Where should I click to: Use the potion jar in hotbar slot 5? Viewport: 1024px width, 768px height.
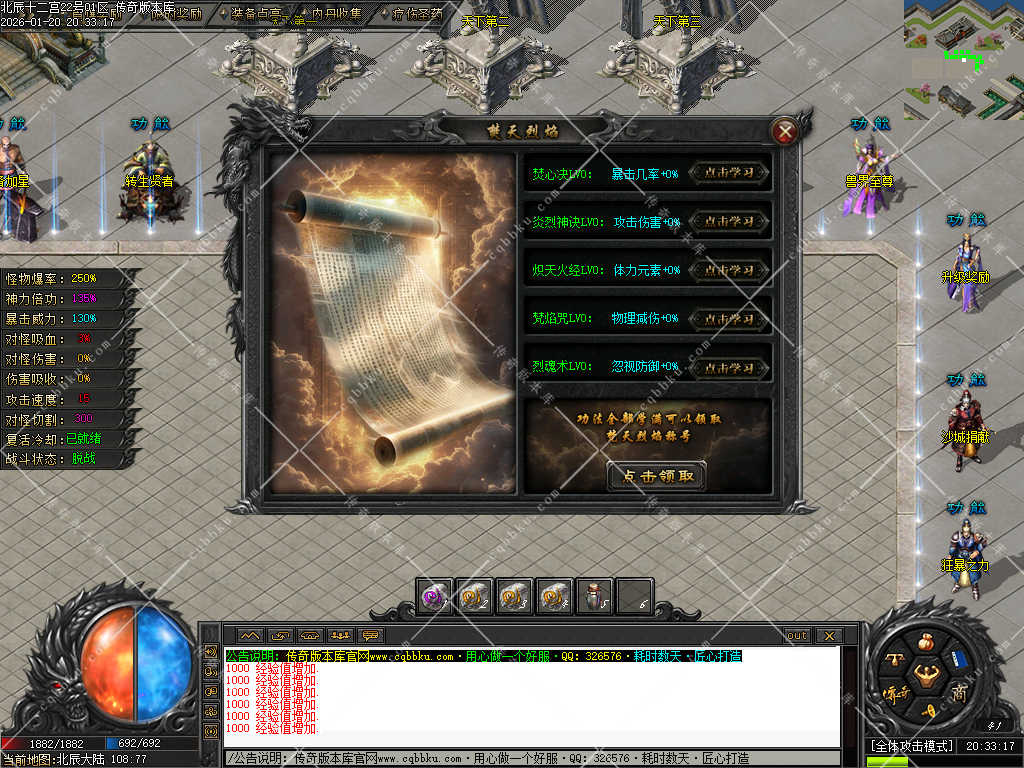point(594,596)
